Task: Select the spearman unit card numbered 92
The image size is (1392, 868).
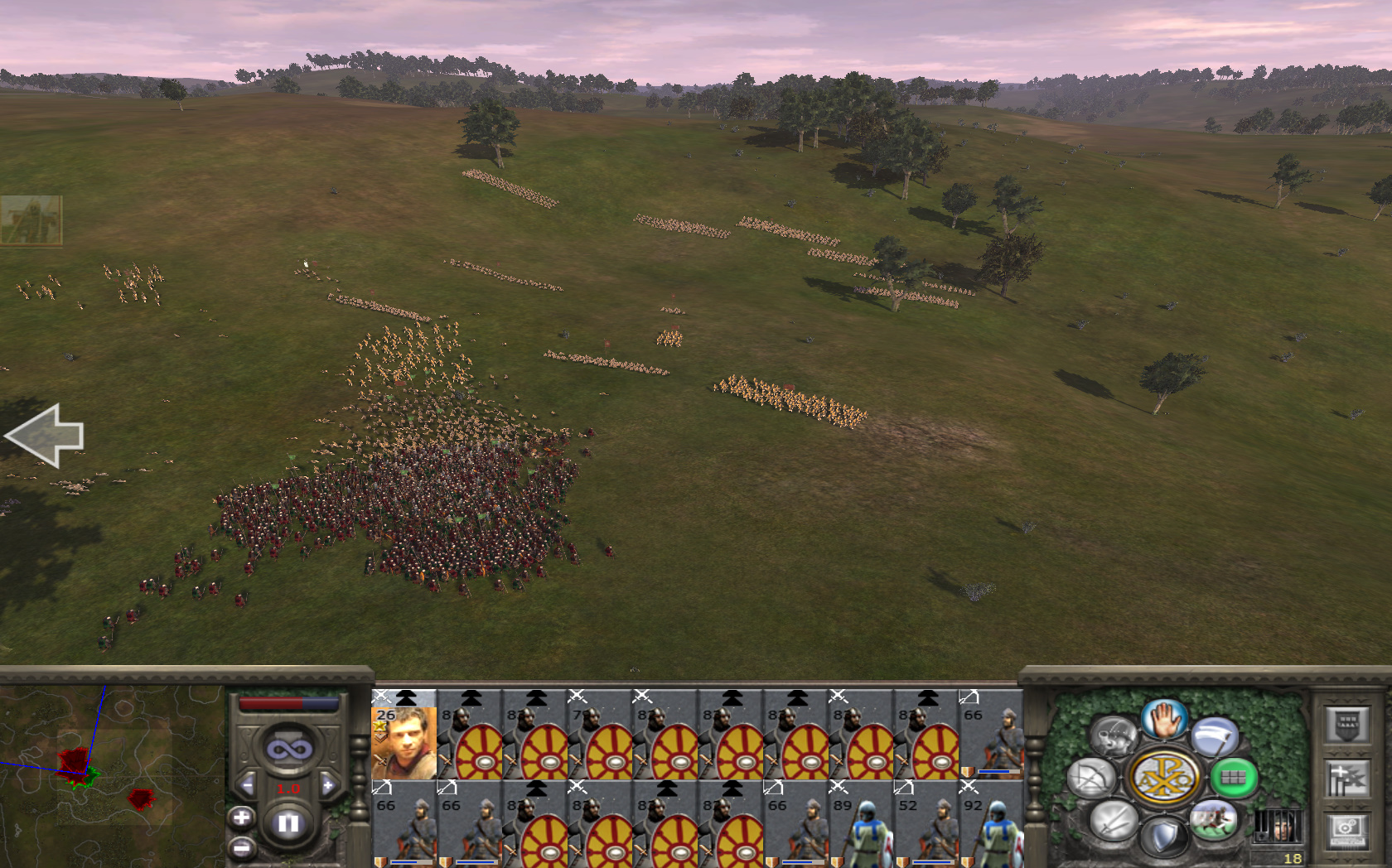Action: [x=991, y=824]
